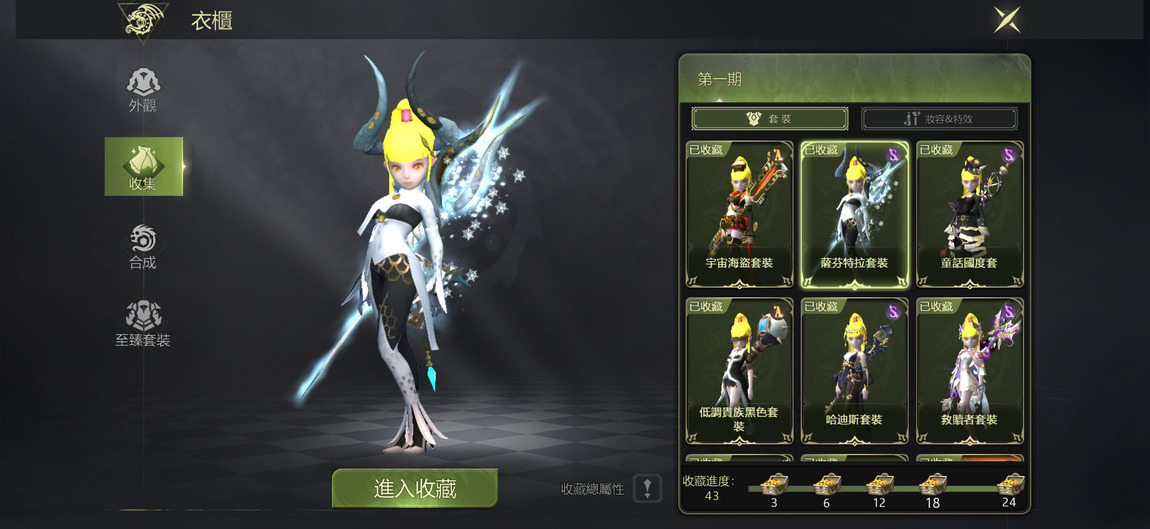1150x529 pixels.
Task: Select the 宇宙海盜套裝 outfit card
Action: click(x=740, y=214)
